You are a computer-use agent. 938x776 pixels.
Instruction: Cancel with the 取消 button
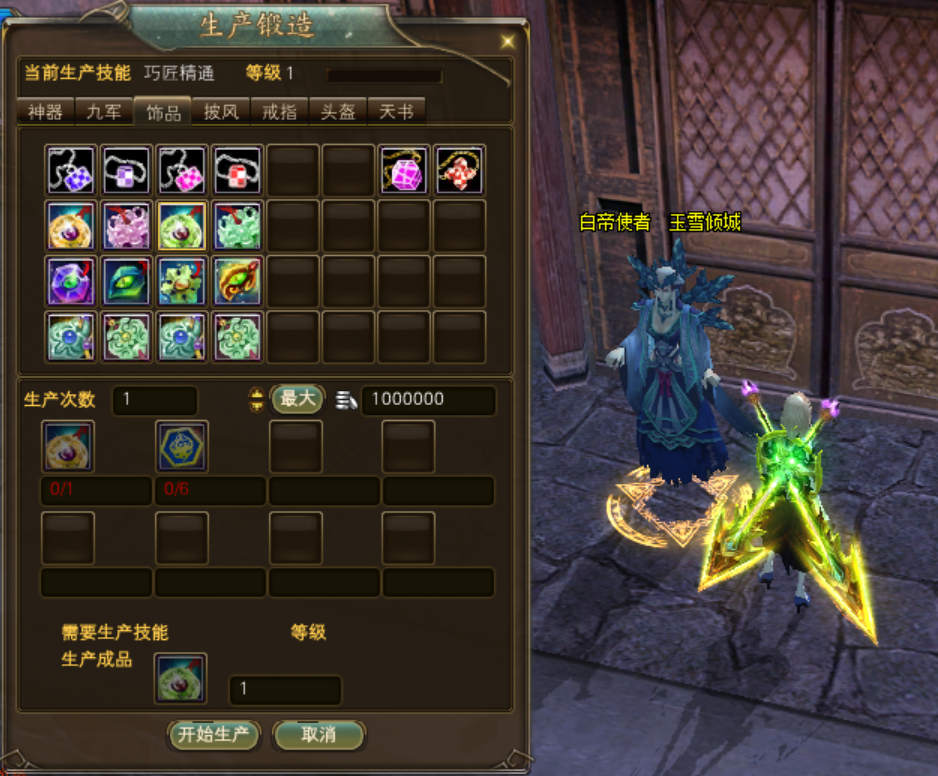click(x=318, y=735)
